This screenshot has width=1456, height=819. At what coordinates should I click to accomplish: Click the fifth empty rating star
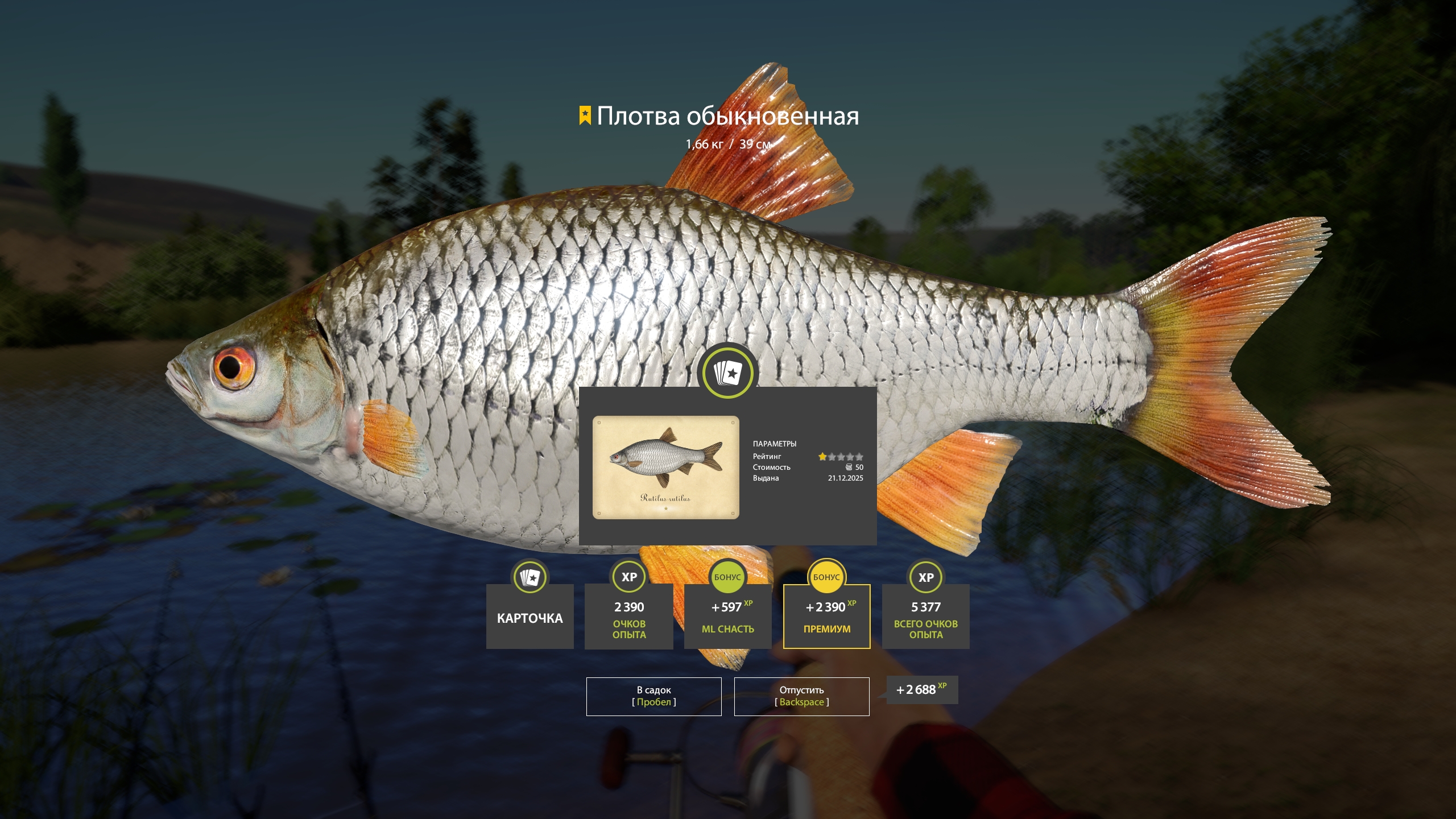click(860, 456)
